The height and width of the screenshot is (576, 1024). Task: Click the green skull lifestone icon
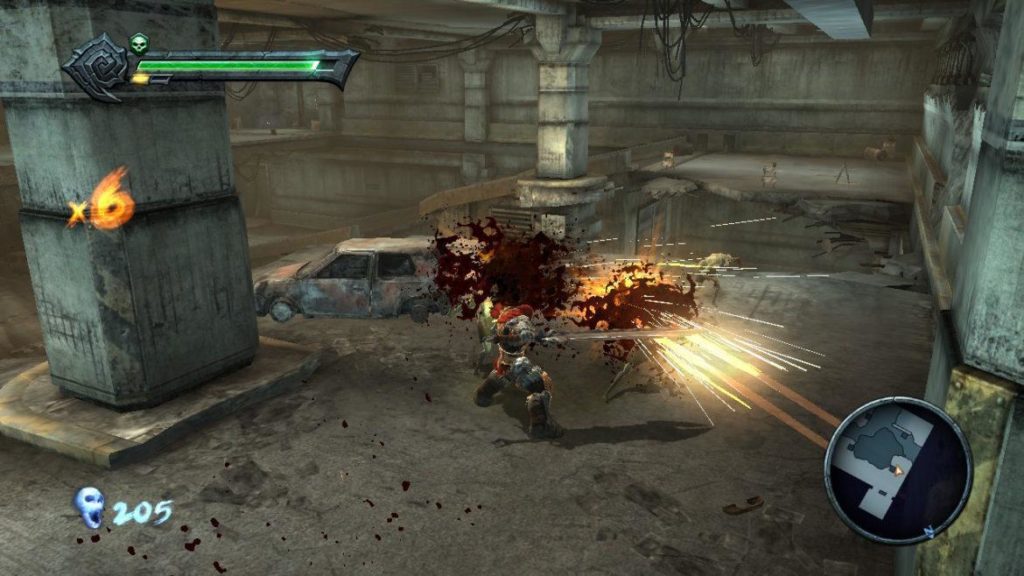(138, 44)
